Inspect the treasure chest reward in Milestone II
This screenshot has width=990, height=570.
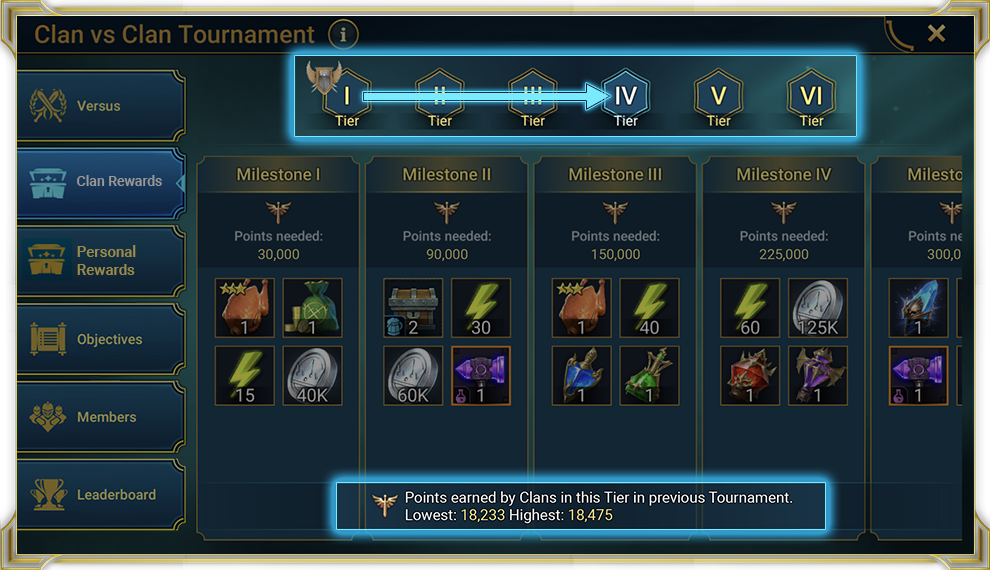413,308
